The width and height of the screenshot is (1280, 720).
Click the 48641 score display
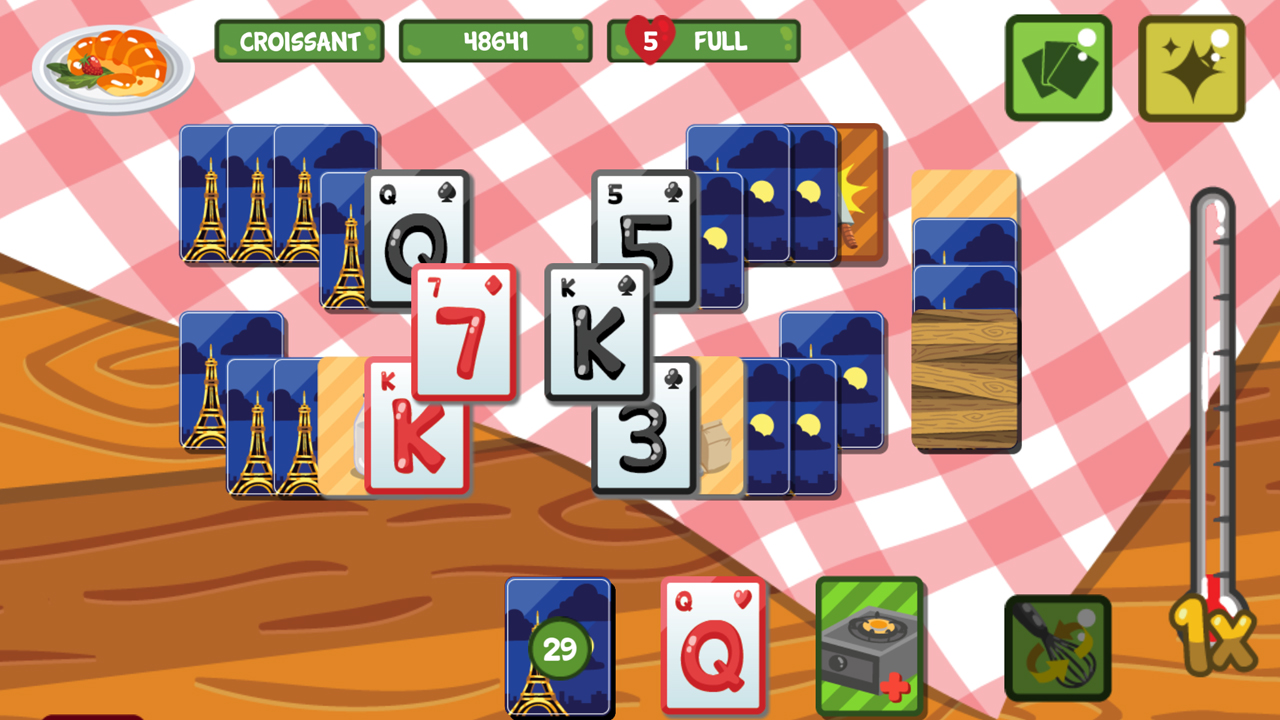(494, 42)
